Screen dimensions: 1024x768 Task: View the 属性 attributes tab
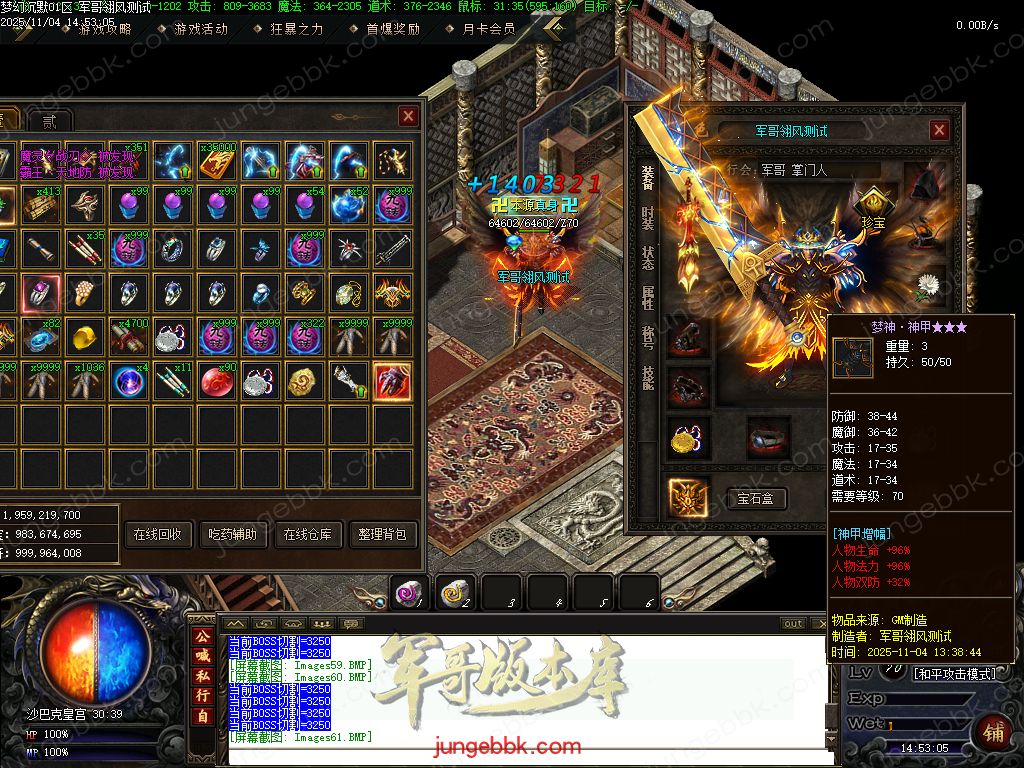click(x=648, y=297)
